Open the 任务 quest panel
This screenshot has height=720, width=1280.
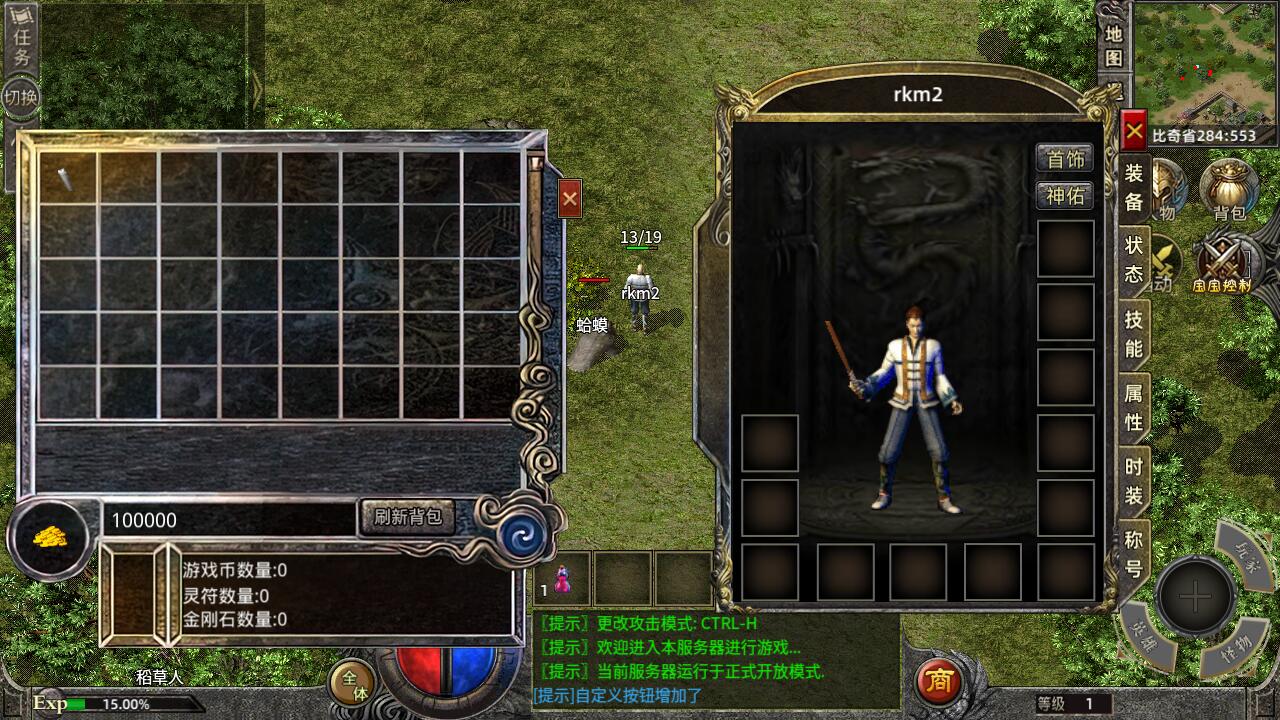[21, 44]
